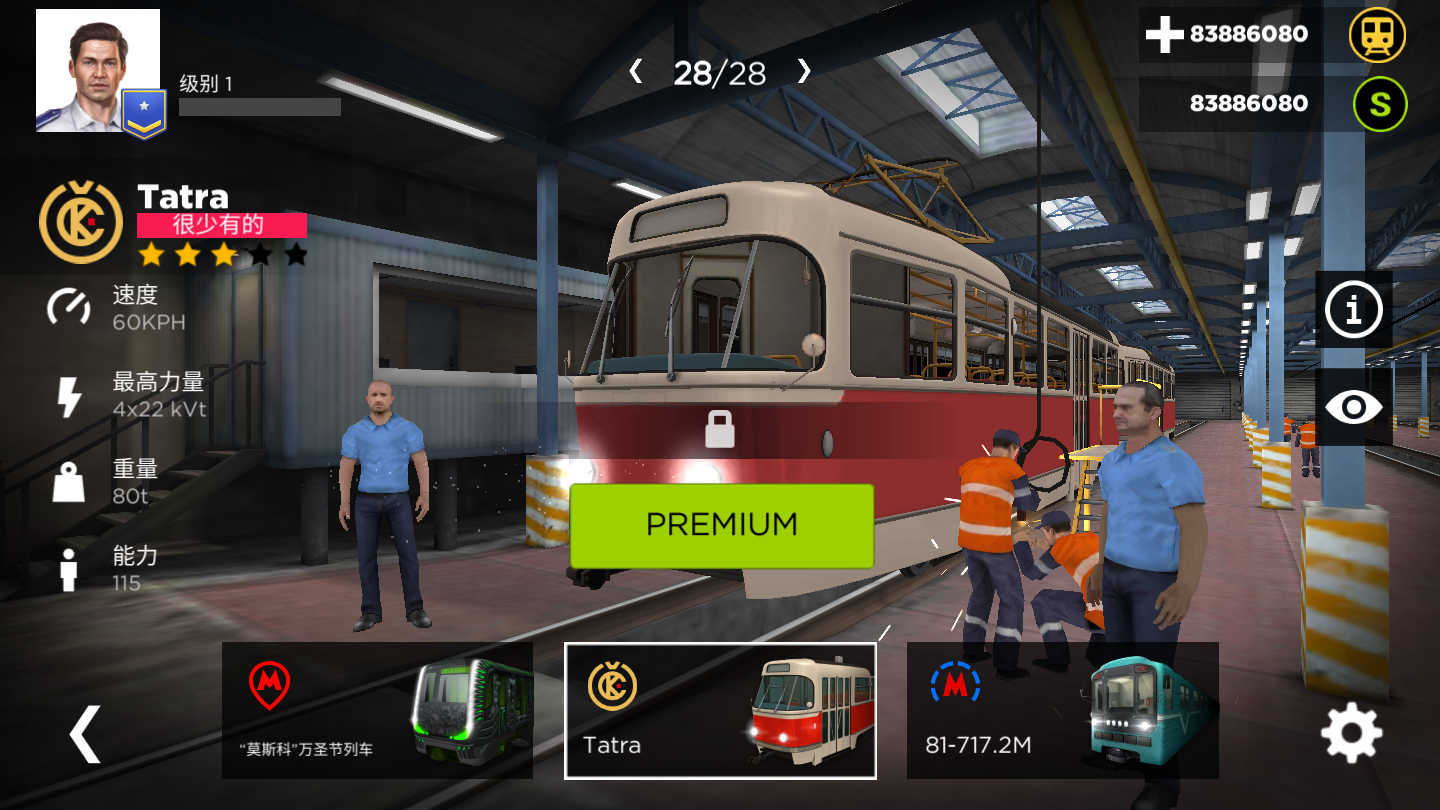Click the locked padlock icon on tram
Screen dimensions: 1440x810
[x=720, y=428]
